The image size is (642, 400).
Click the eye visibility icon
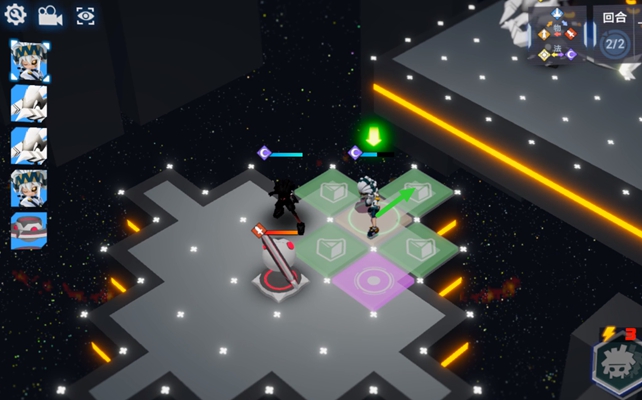pyautogui.click(x=85, y=15)
